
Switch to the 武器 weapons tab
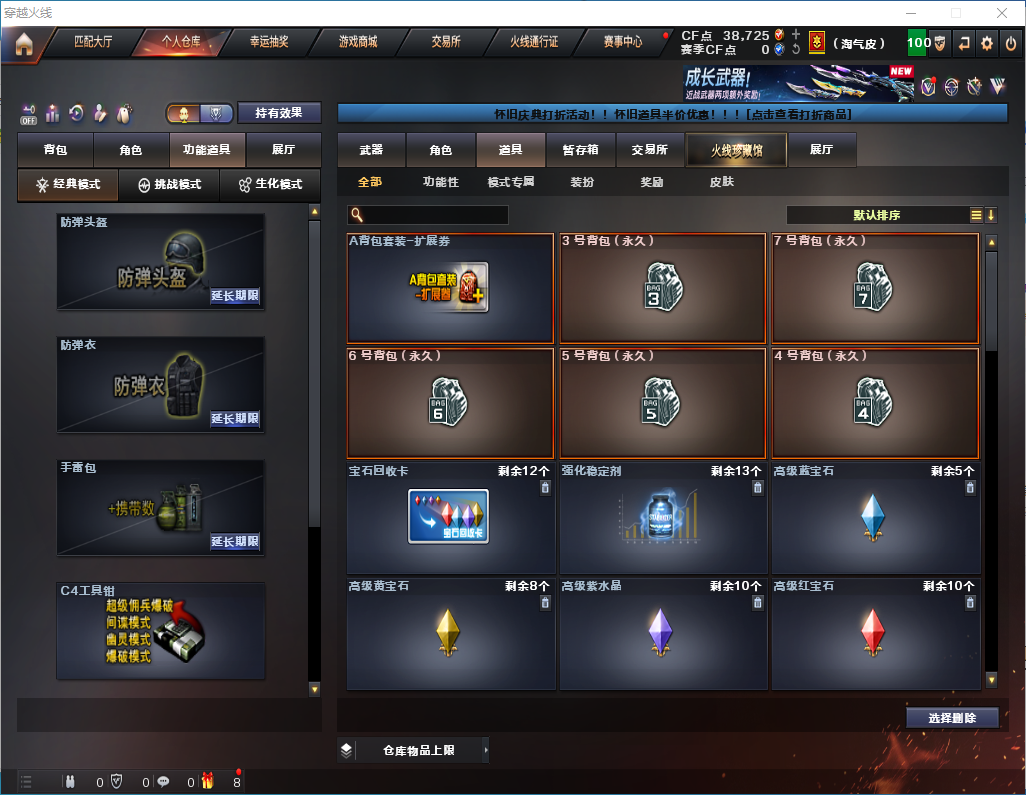[x=371, y=150]
